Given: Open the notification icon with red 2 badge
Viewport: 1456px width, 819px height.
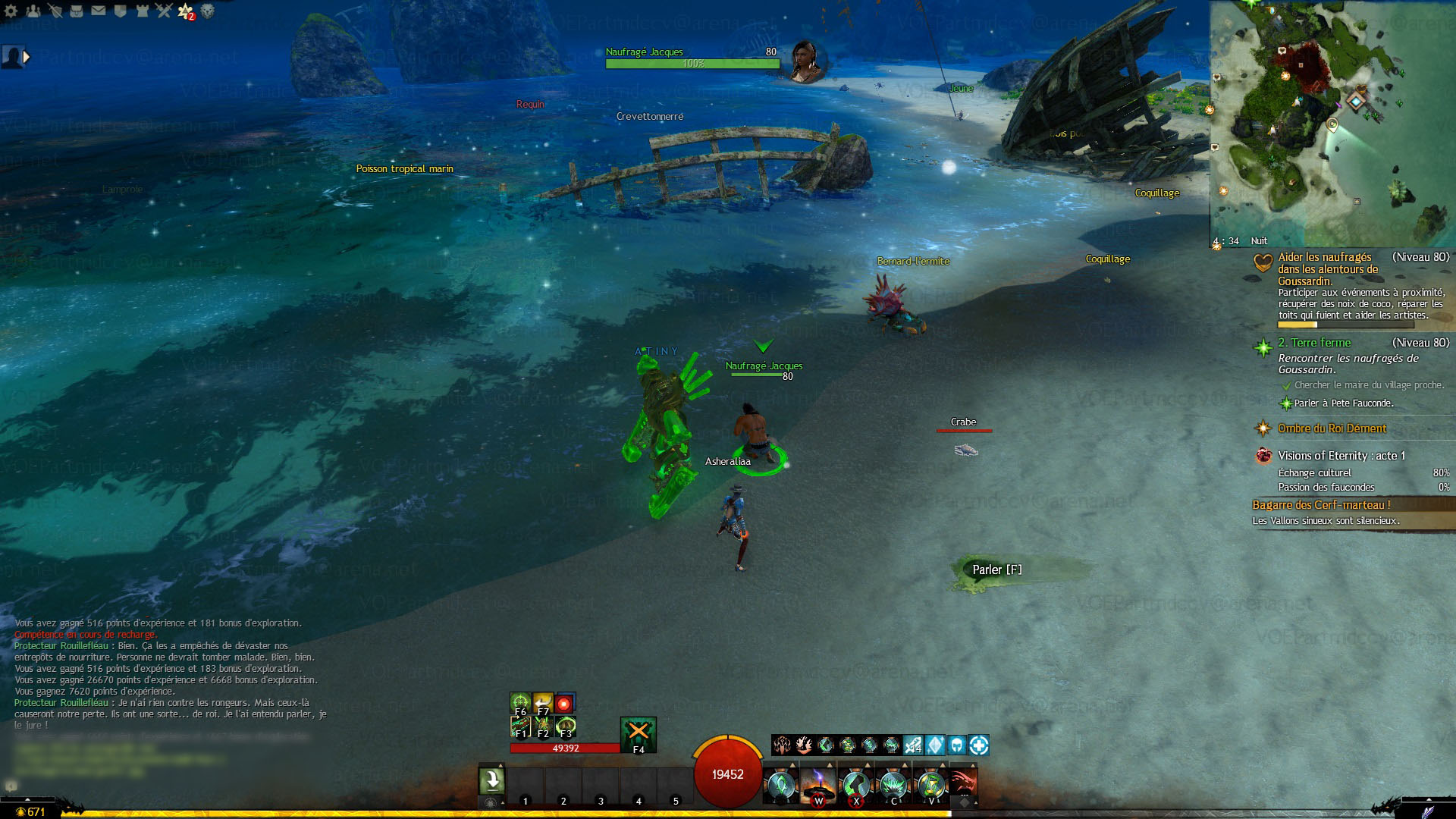Looking at the screenshot, I should [186, 11].
